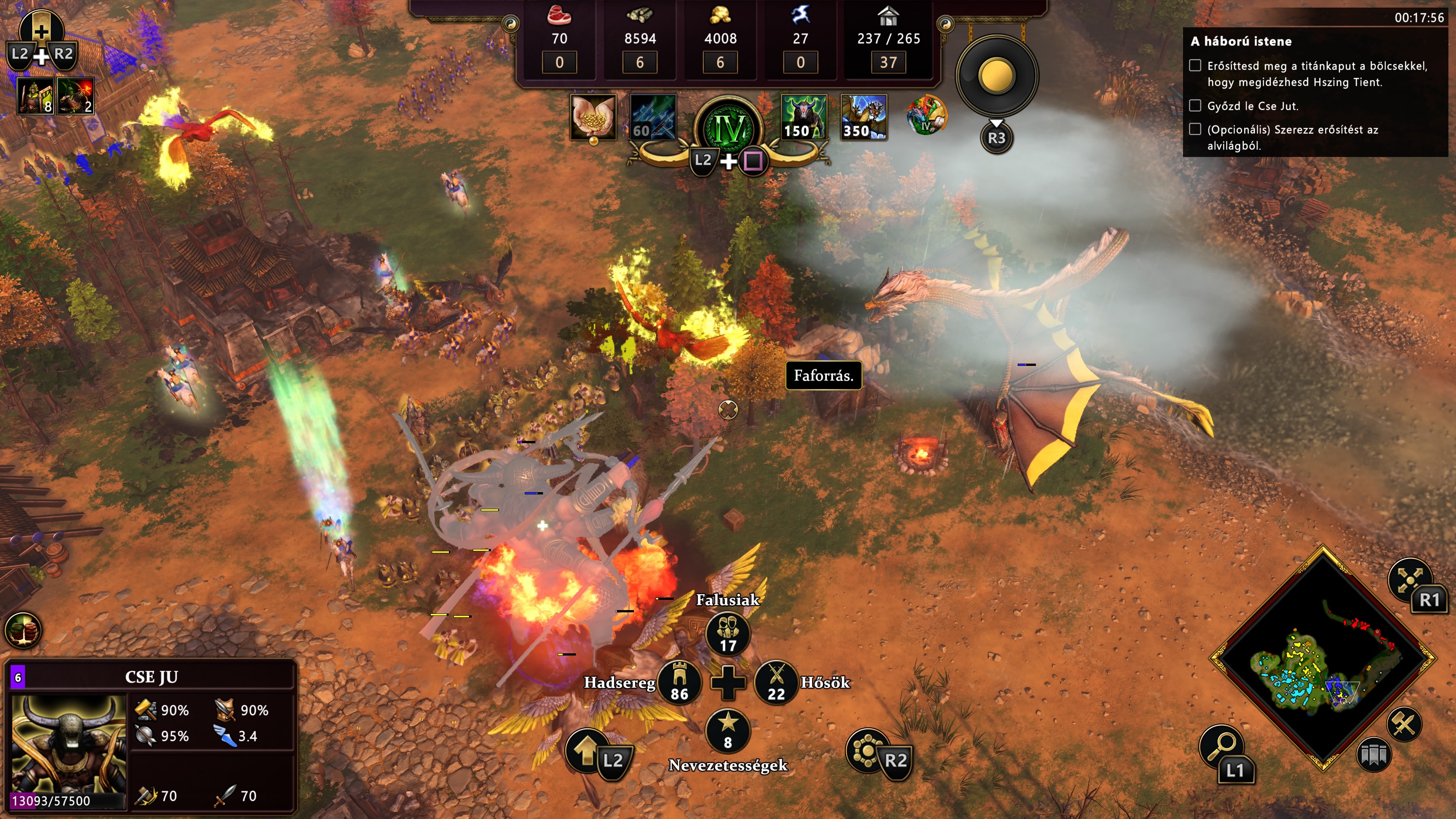
Task: Activate the gold-in-hand god power
Action: point(593,116)
